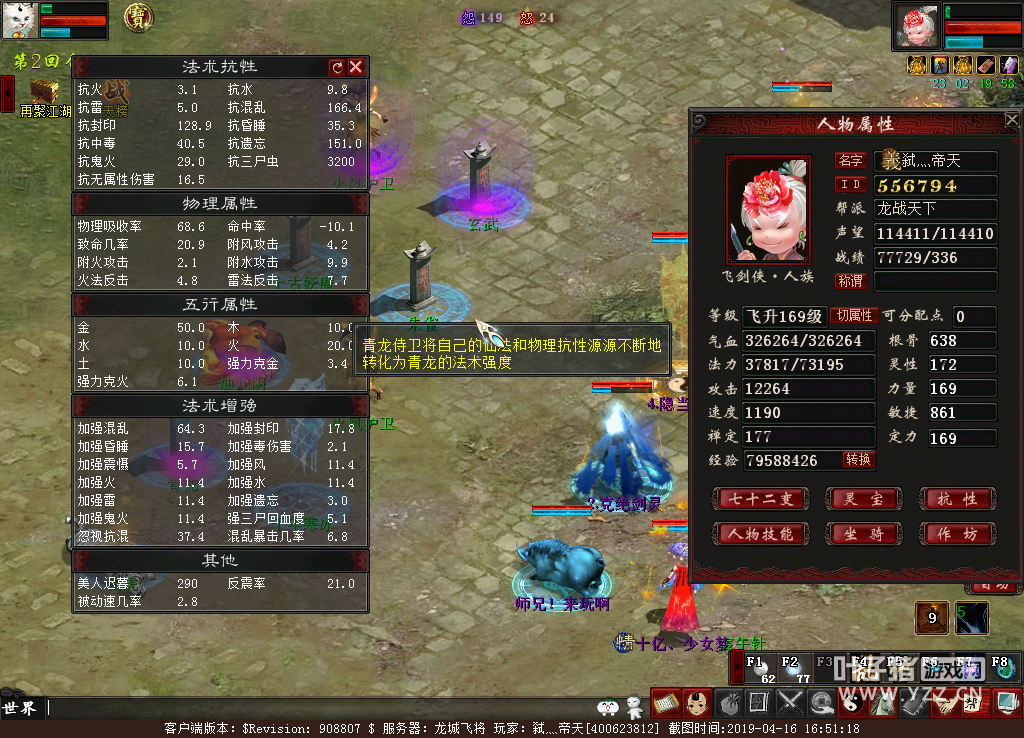Click the white cat pet portrait

pos(20,20)
